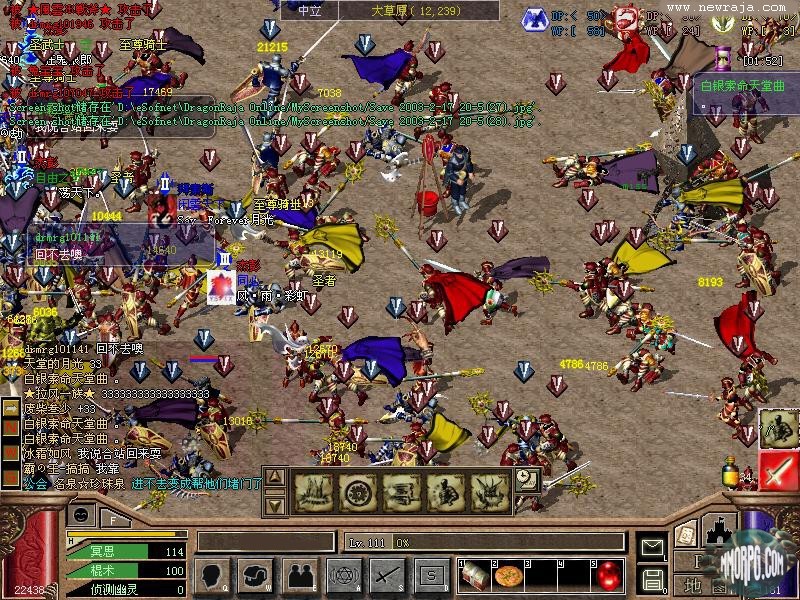Open the two-person party button
The height and width of the screenshot is (600, 800).
299,575
